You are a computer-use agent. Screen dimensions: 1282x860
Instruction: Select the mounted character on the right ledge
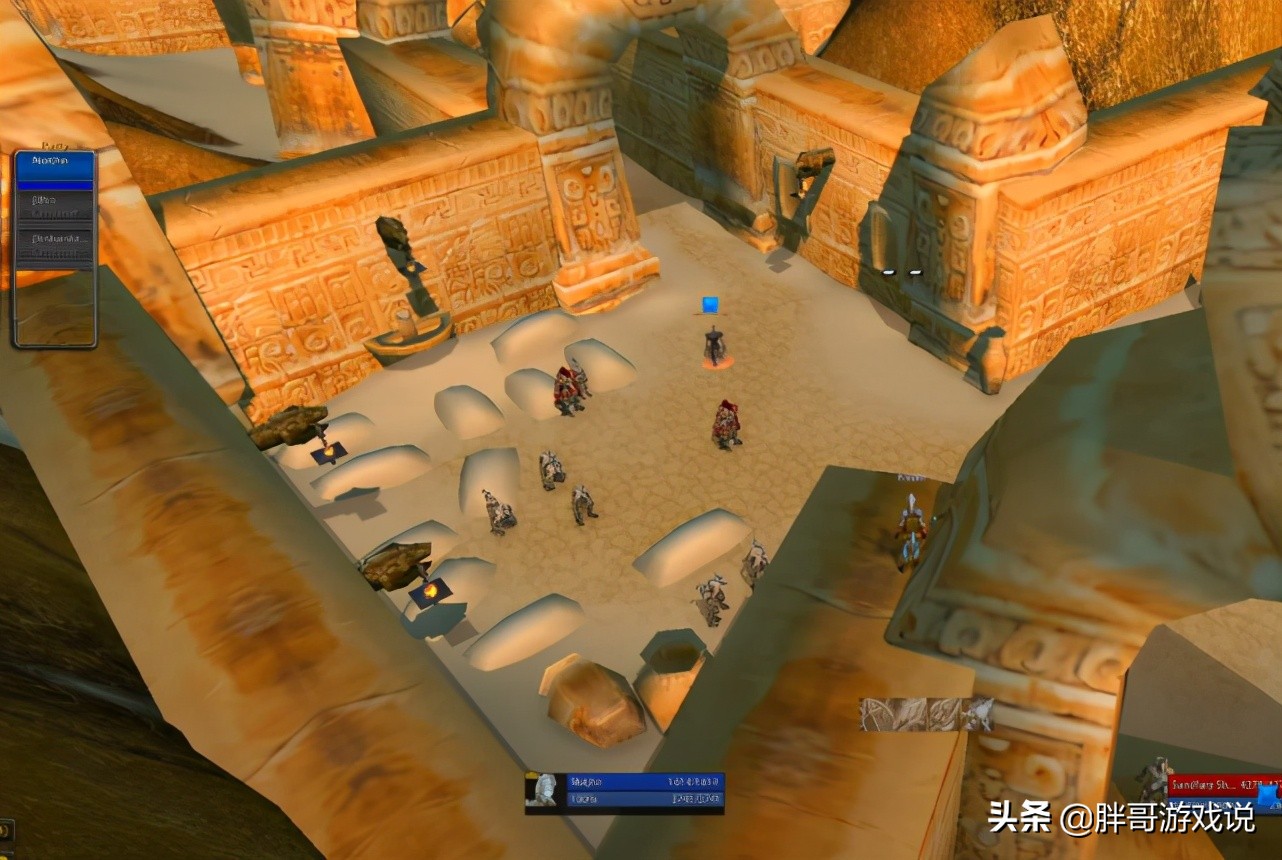coord(913,520)
